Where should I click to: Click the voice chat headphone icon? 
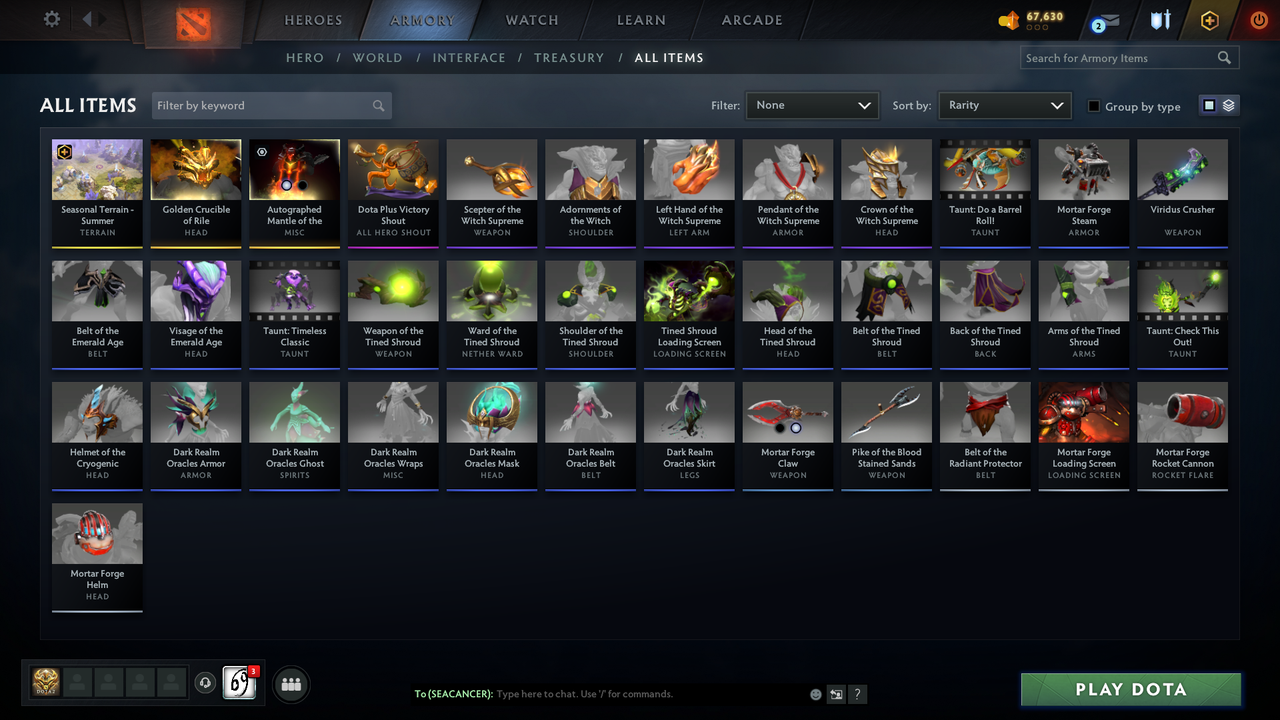pyautogui.click(x=206, y=682)
